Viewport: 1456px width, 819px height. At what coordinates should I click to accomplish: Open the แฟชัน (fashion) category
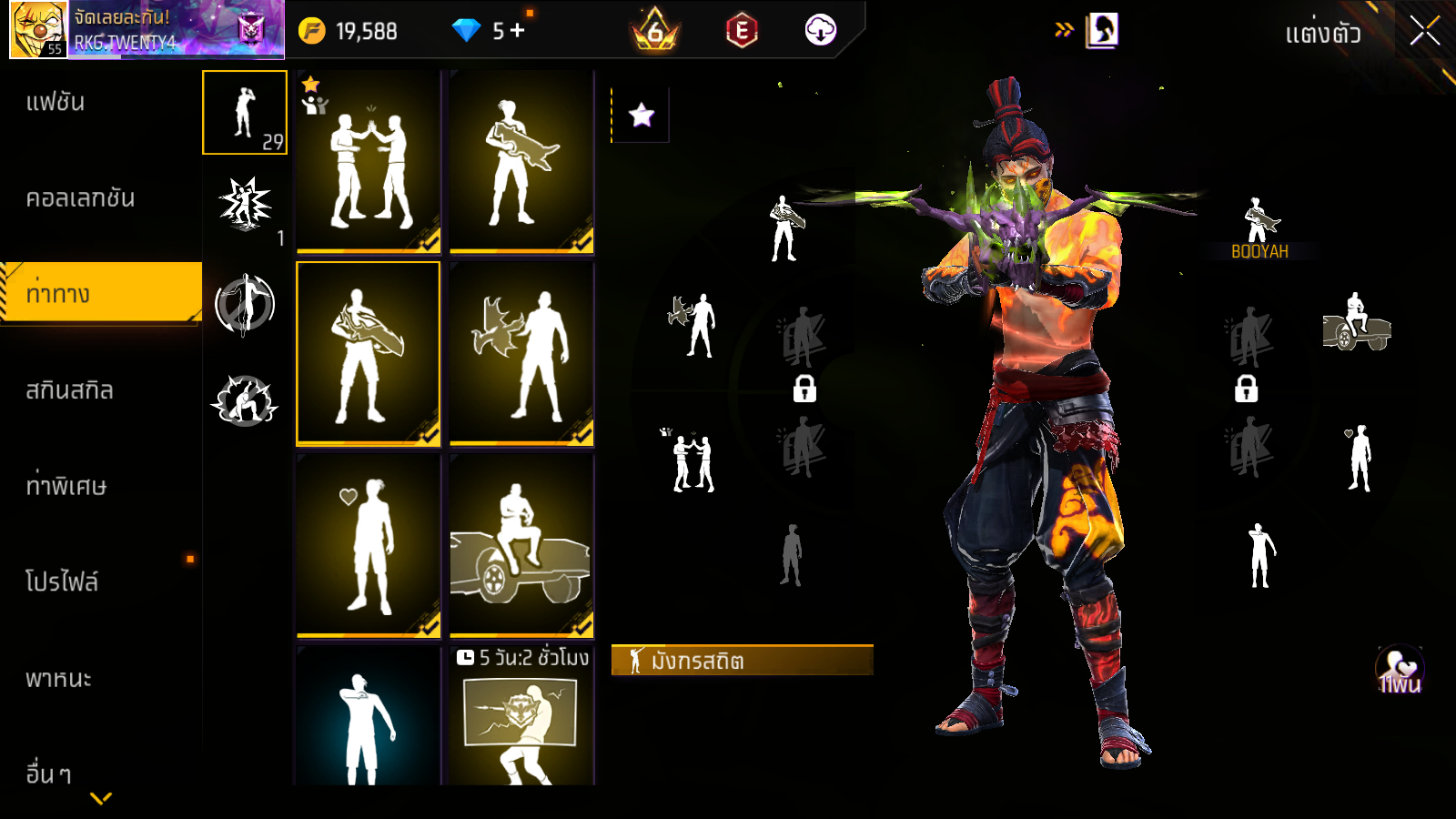[x=56, y=102]
